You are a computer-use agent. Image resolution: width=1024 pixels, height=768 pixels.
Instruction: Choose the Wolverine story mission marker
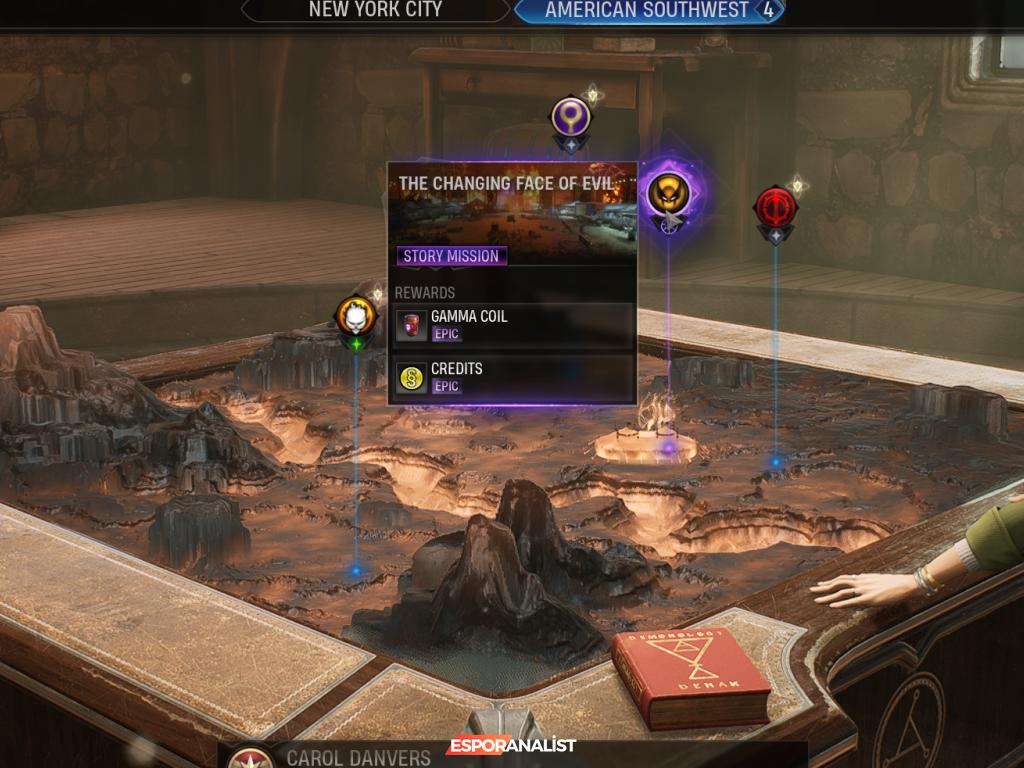[667, 194]
